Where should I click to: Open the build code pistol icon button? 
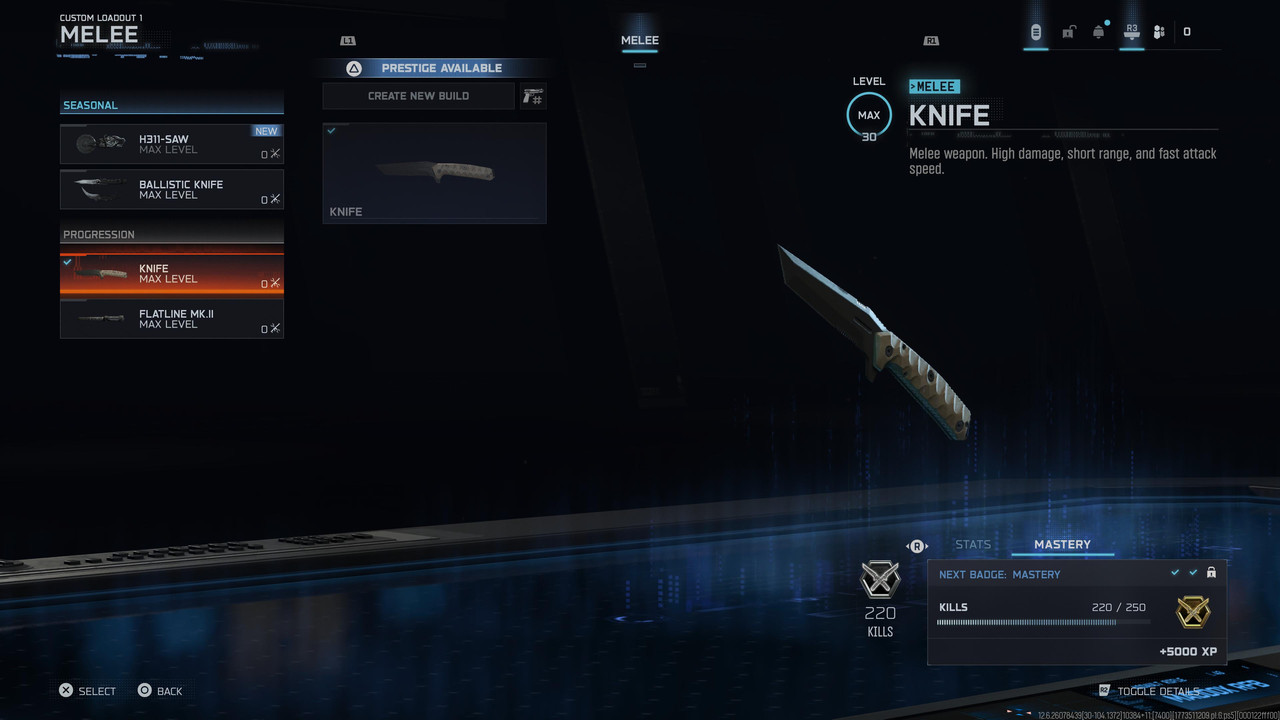tap(533, 96)
